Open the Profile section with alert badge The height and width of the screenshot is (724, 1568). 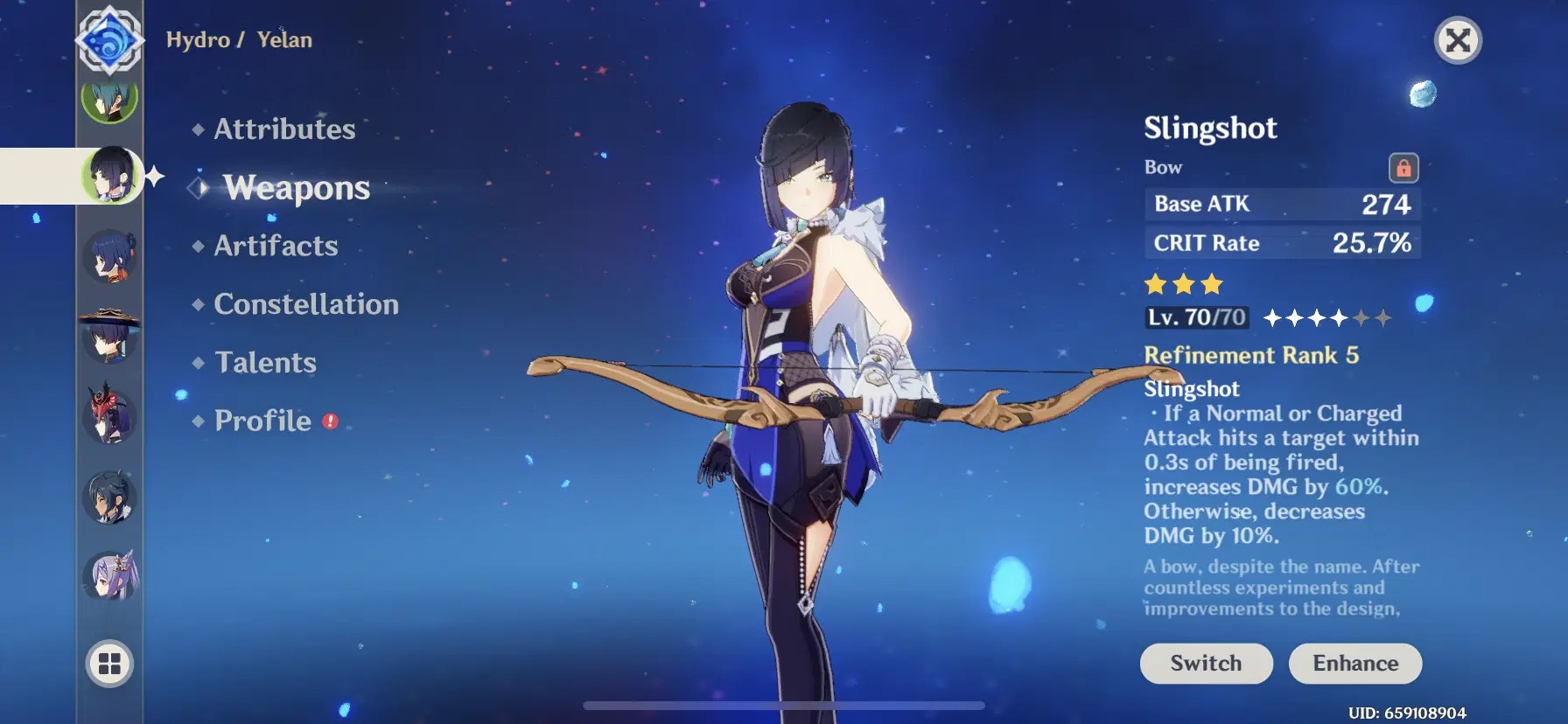[x=262, y=421]
